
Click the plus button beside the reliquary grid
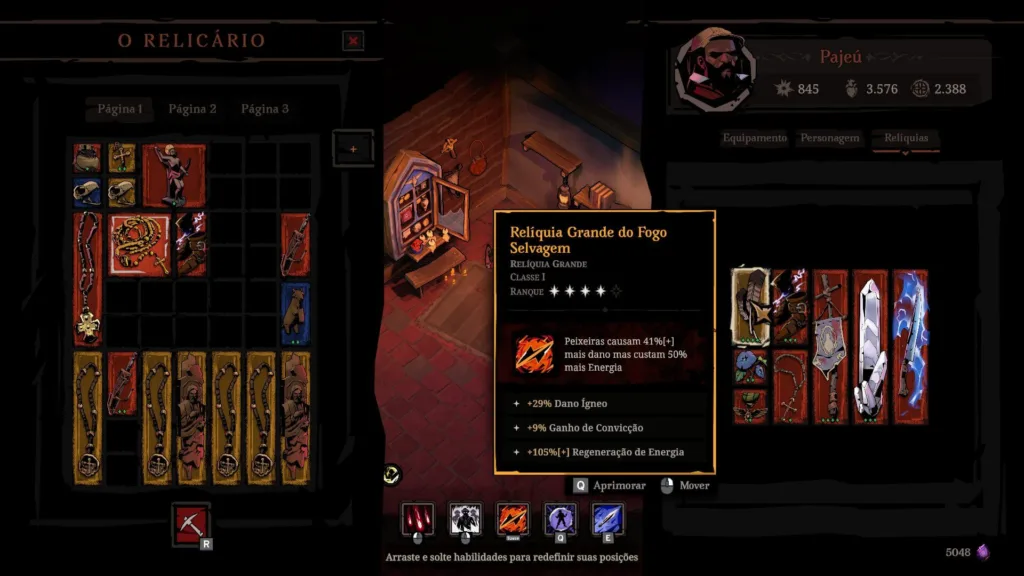[353, 149]
